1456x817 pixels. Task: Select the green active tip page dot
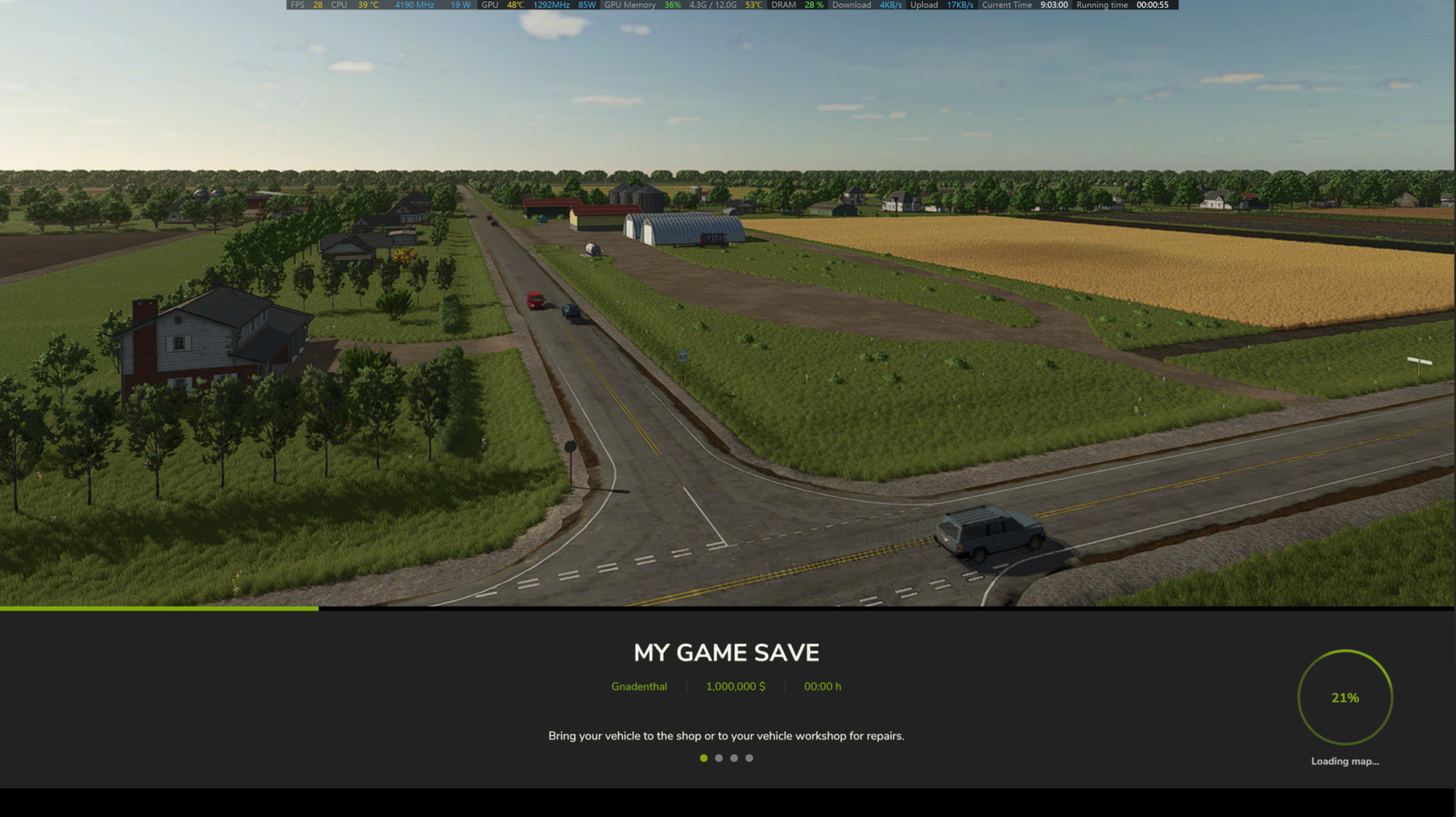pyautogui.click(x=704, y=758)
